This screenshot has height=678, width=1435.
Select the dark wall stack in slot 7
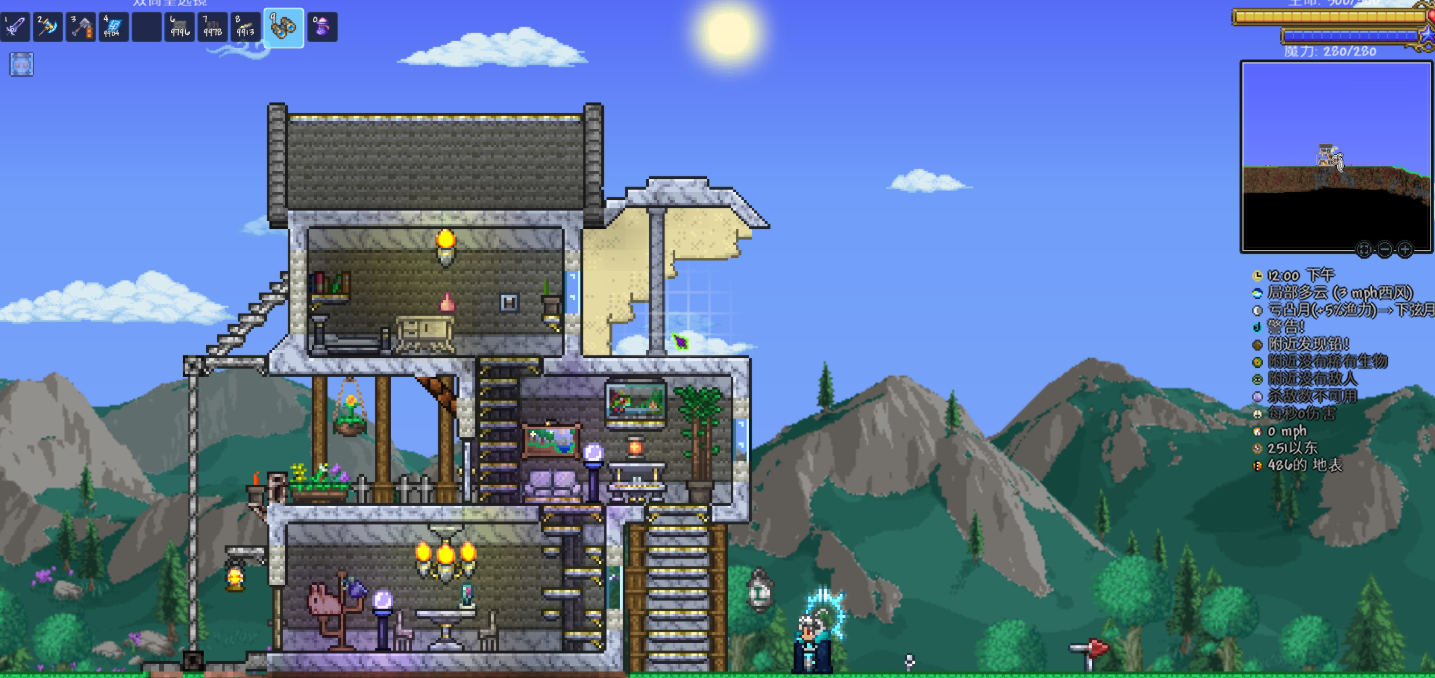(212, 27)
